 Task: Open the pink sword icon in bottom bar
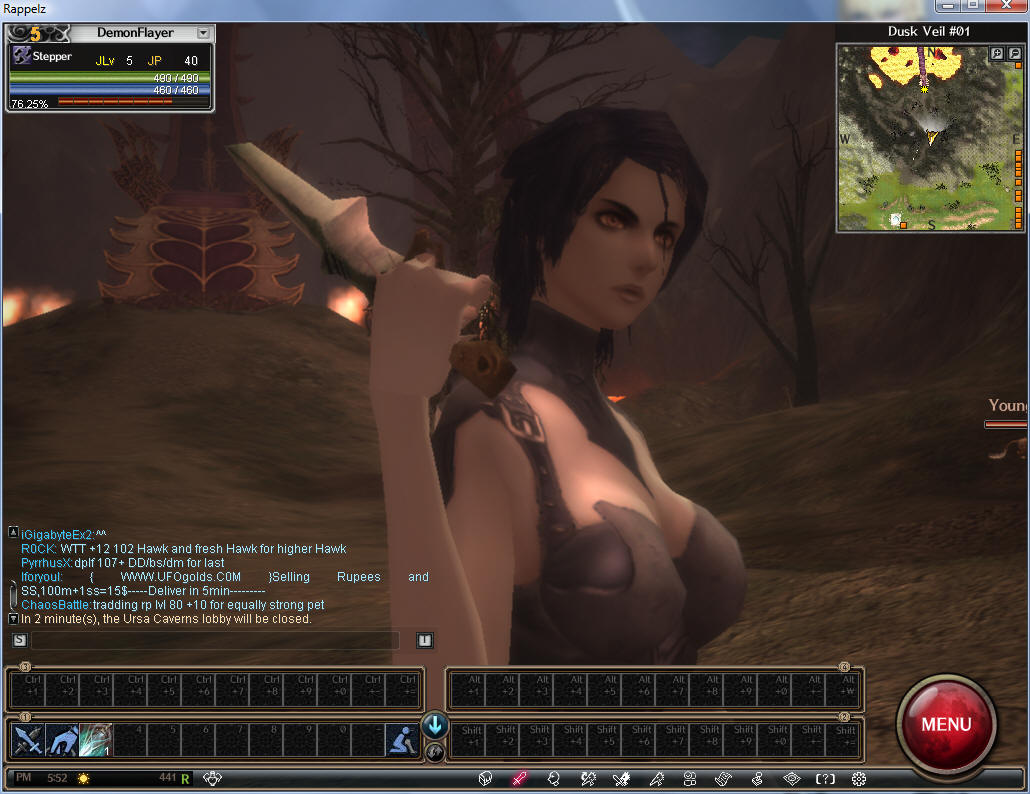519,778
